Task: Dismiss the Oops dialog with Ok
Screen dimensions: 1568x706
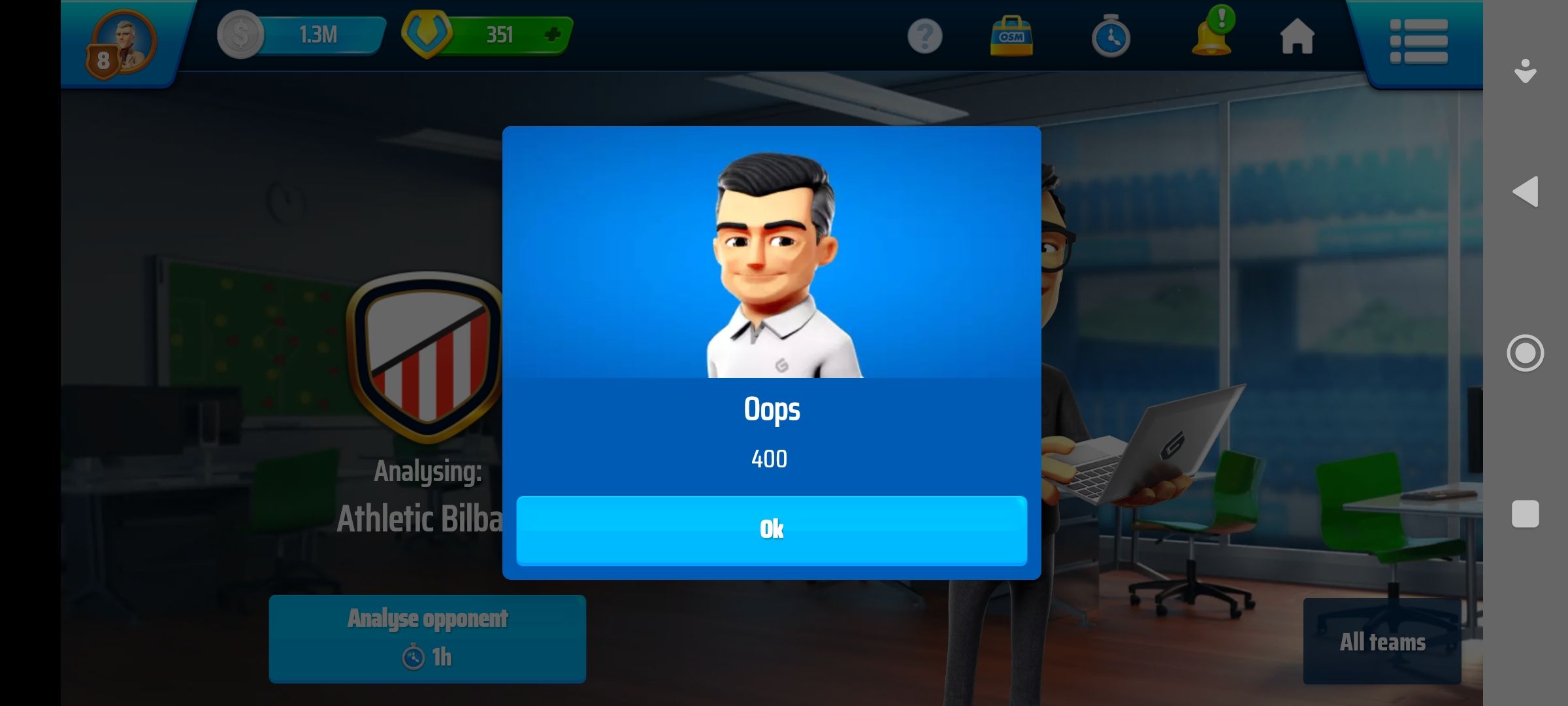Action: pyautogui.click(x=771, y=529)
